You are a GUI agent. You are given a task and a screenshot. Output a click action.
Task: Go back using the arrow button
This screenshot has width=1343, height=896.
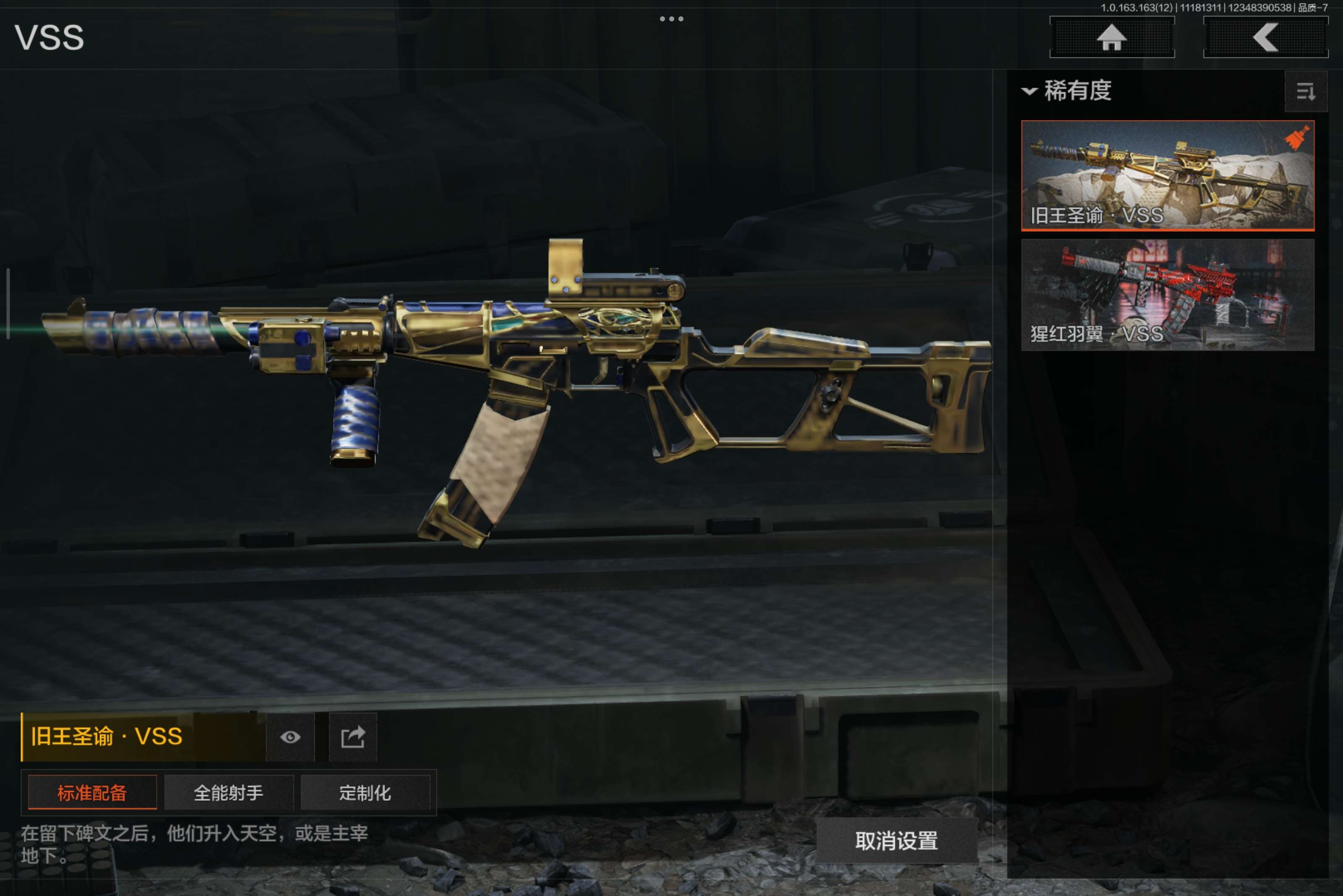1265,38
